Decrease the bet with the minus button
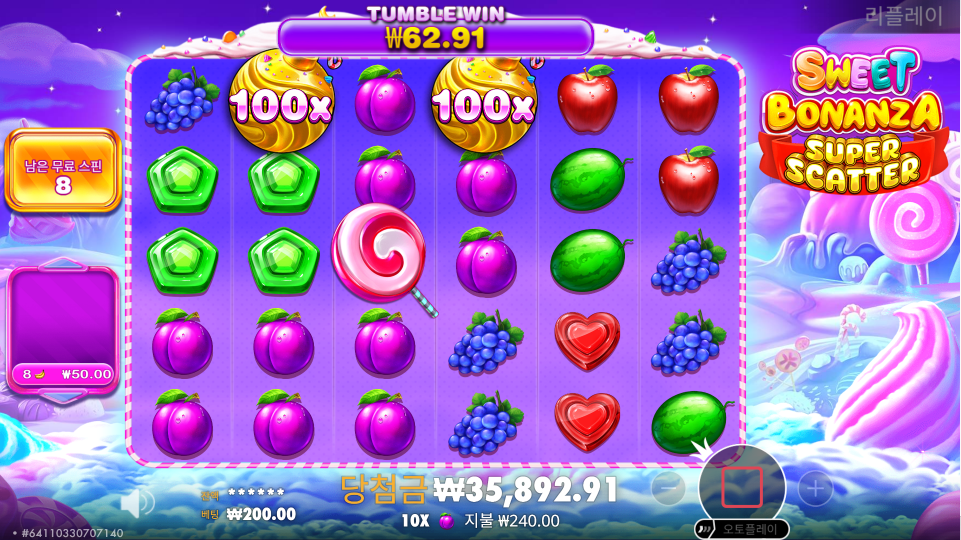The height and width of the screenshot is (540, 961). point(668,488)
